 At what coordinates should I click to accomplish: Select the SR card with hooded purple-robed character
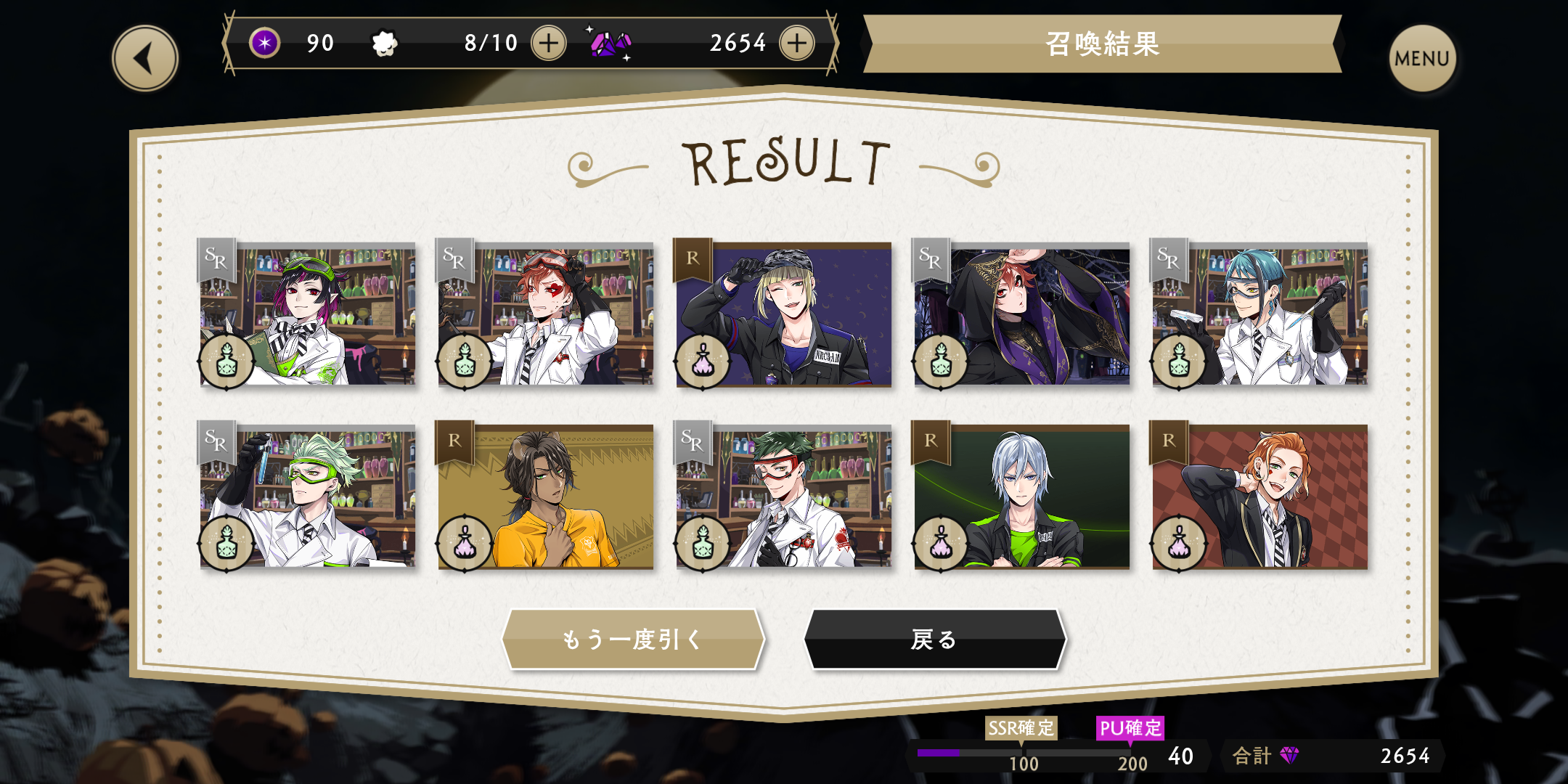[1022, 314]
